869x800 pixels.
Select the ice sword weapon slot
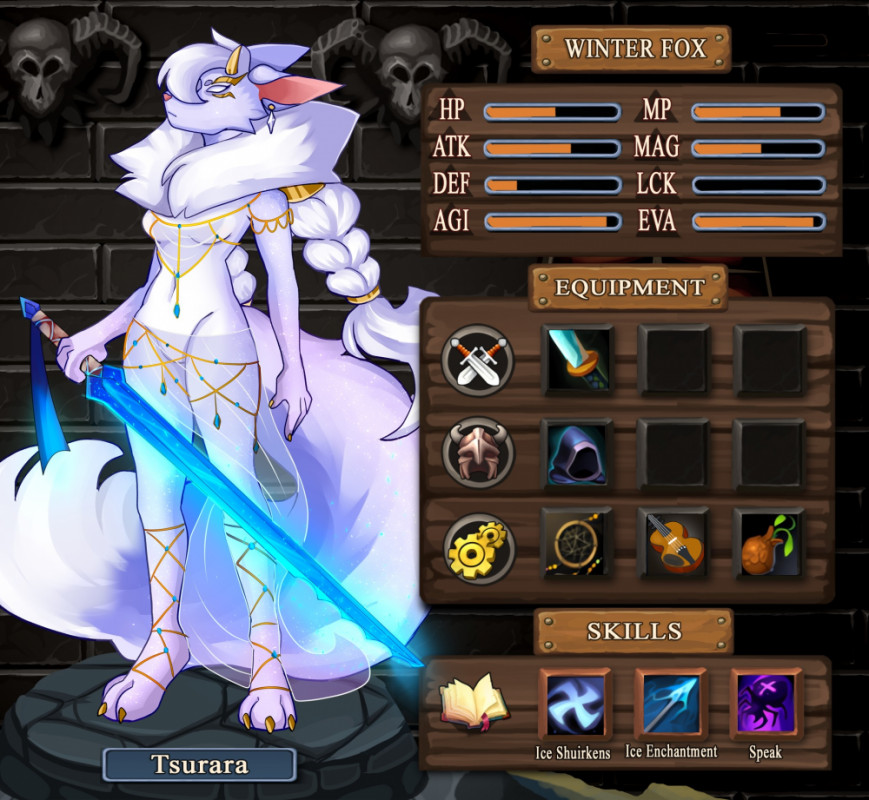[x=579, y=360]
